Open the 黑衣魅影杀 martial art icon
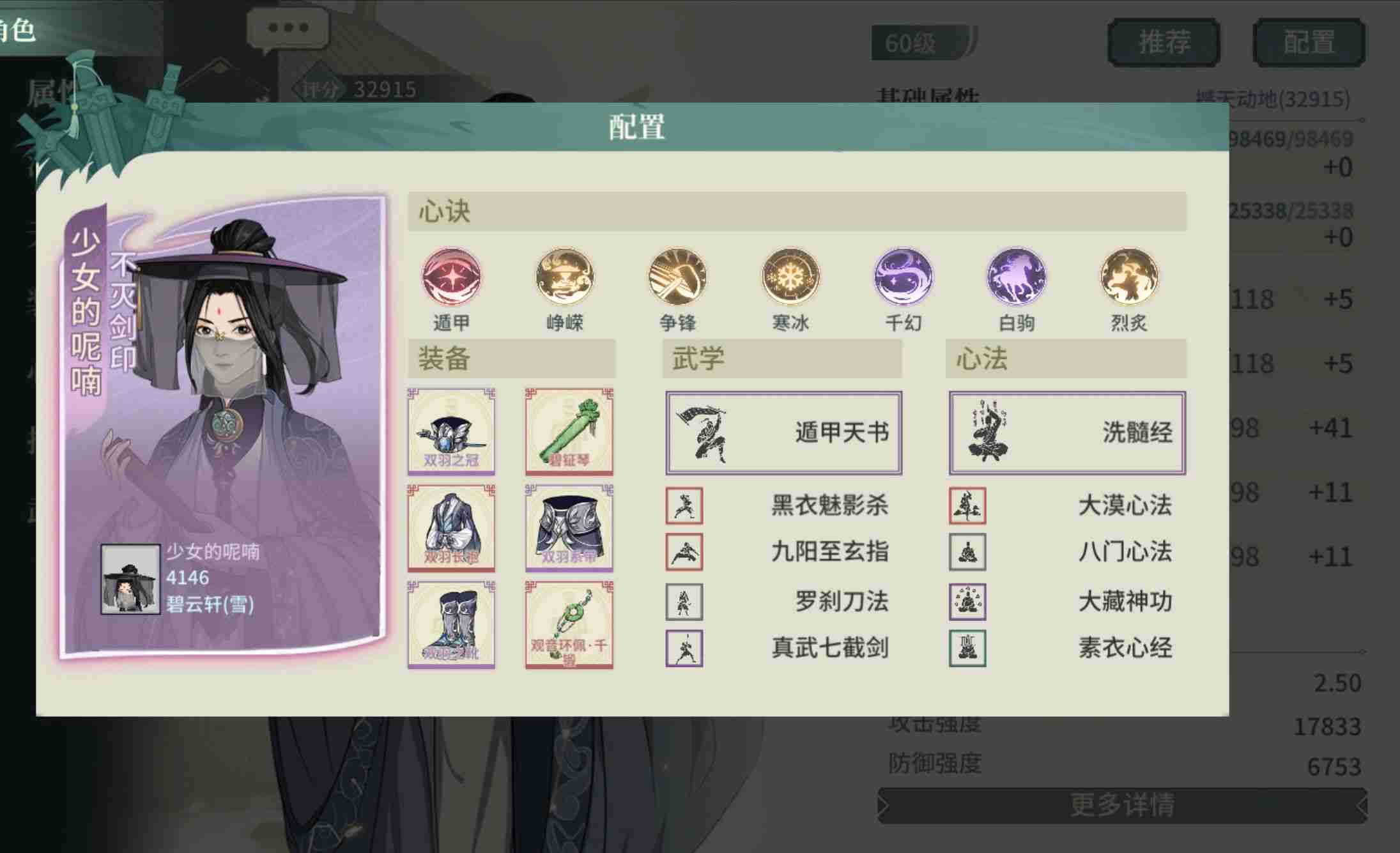The image size is (1400, 853). point(686,505)
